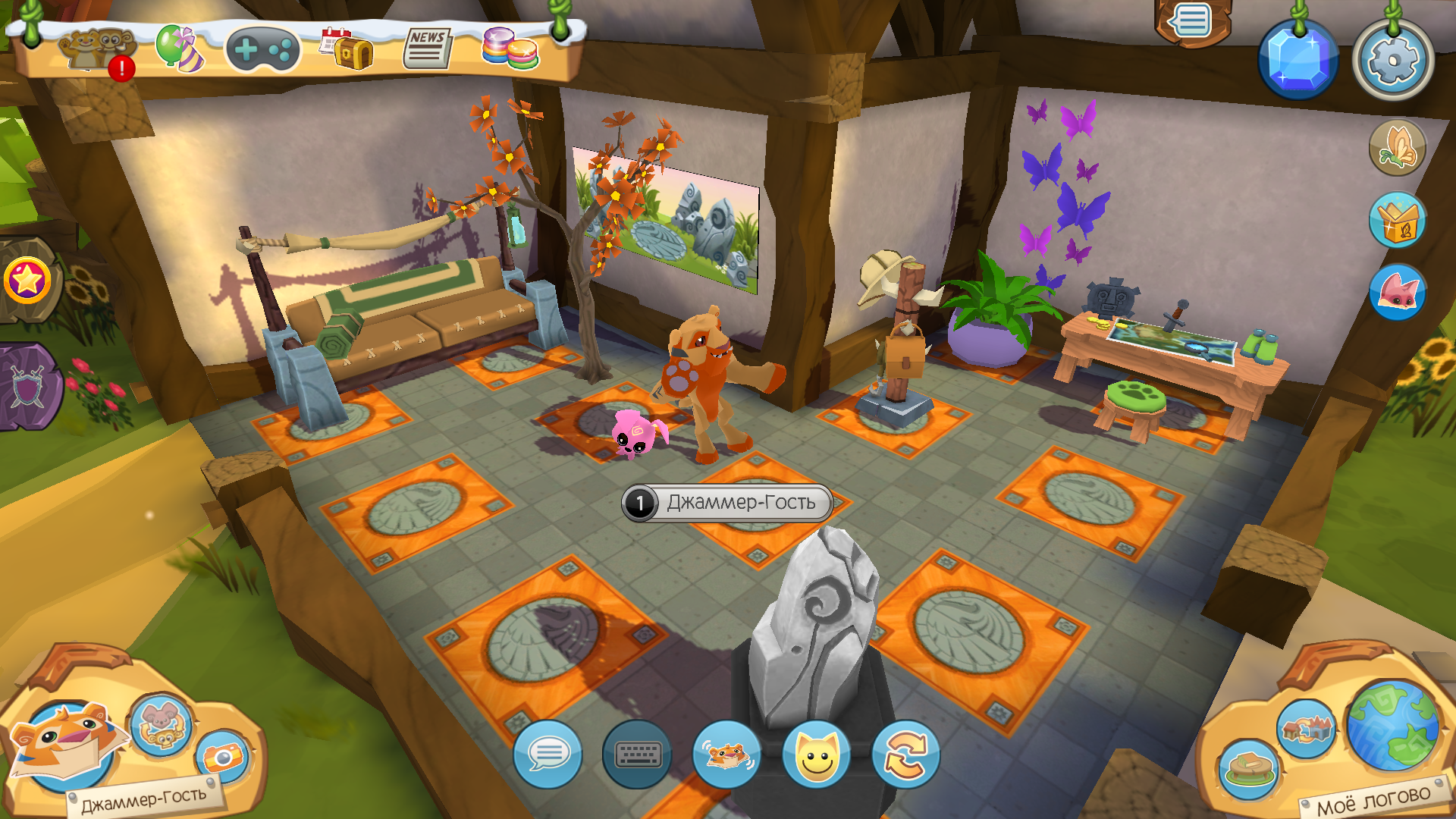Read the NEWS newspaper
The height and width of the screenshot is (819, 1456).
[427, 49]
